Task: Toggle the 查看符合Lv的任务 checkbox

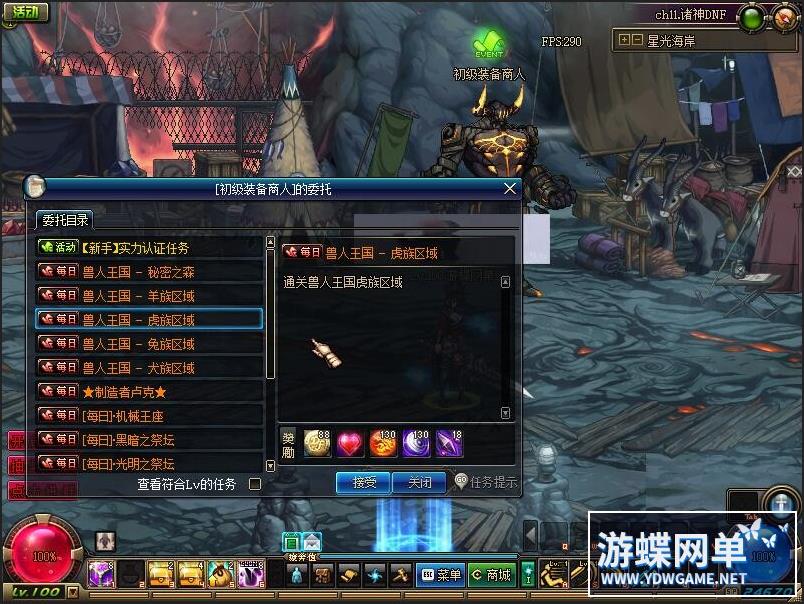Action: (x=255, y=484)
